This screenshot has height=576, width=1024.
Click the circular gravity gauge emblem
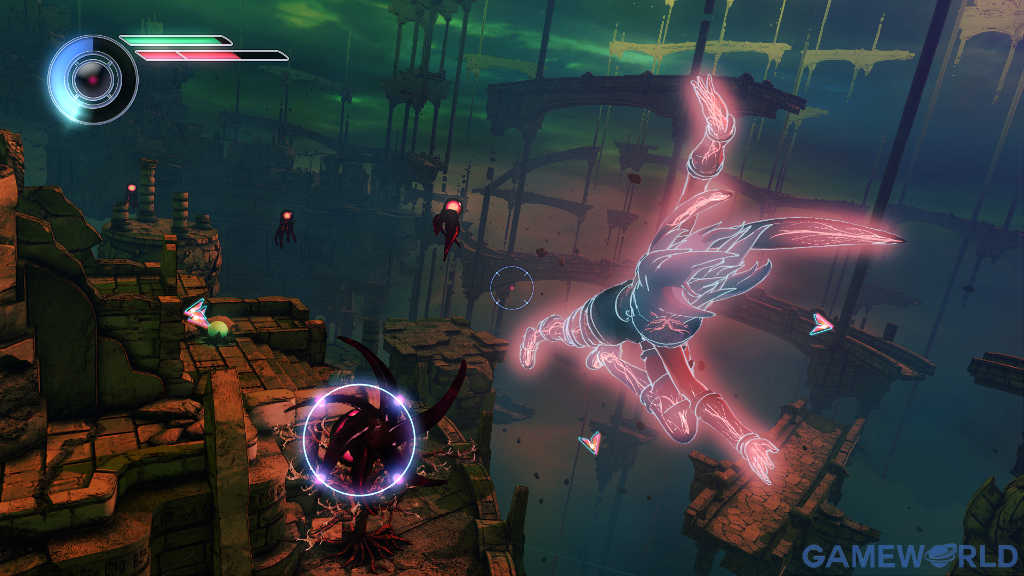(x=93, y=79)
